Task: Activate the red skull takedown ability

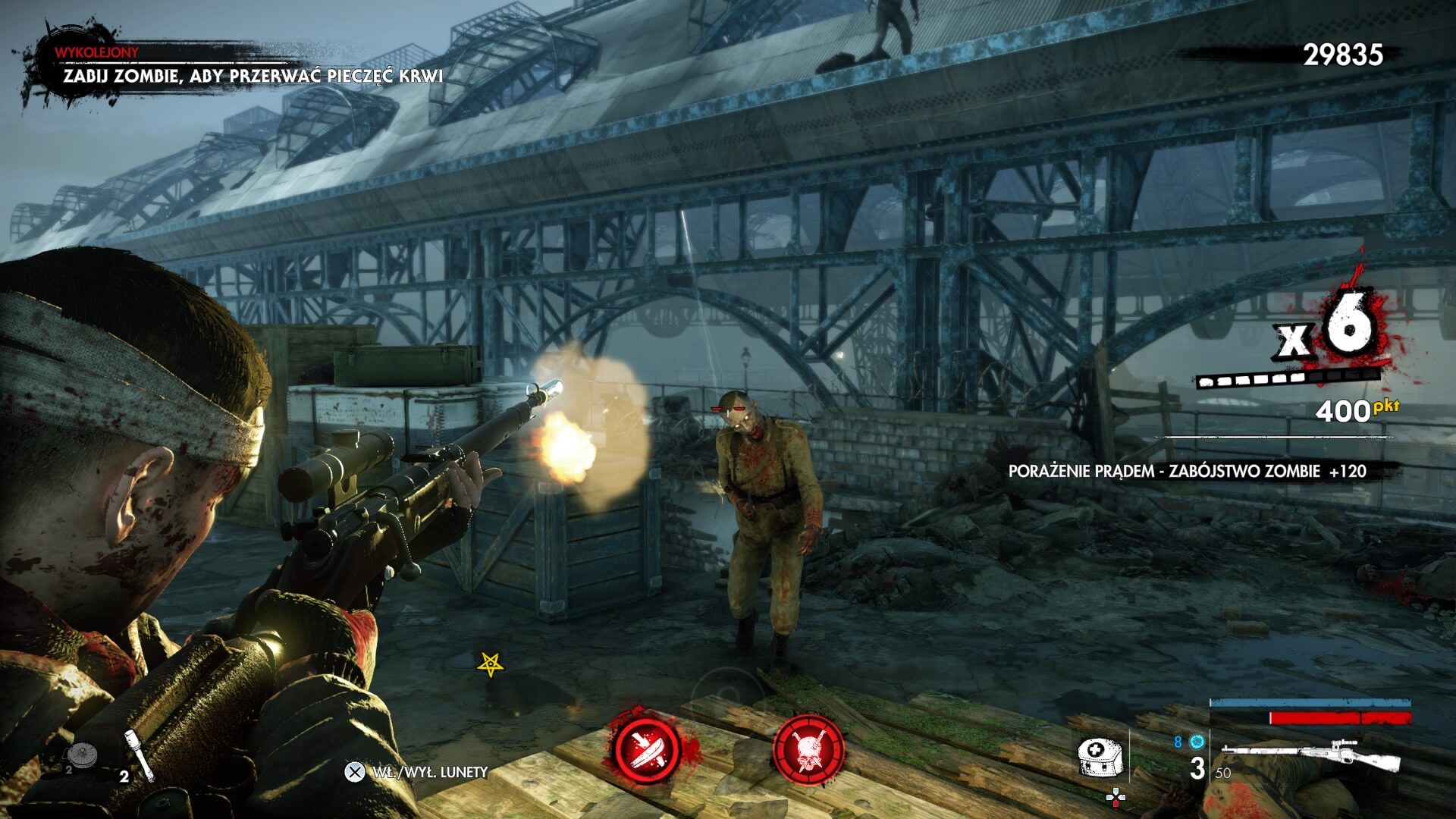Action: [808, 748]
